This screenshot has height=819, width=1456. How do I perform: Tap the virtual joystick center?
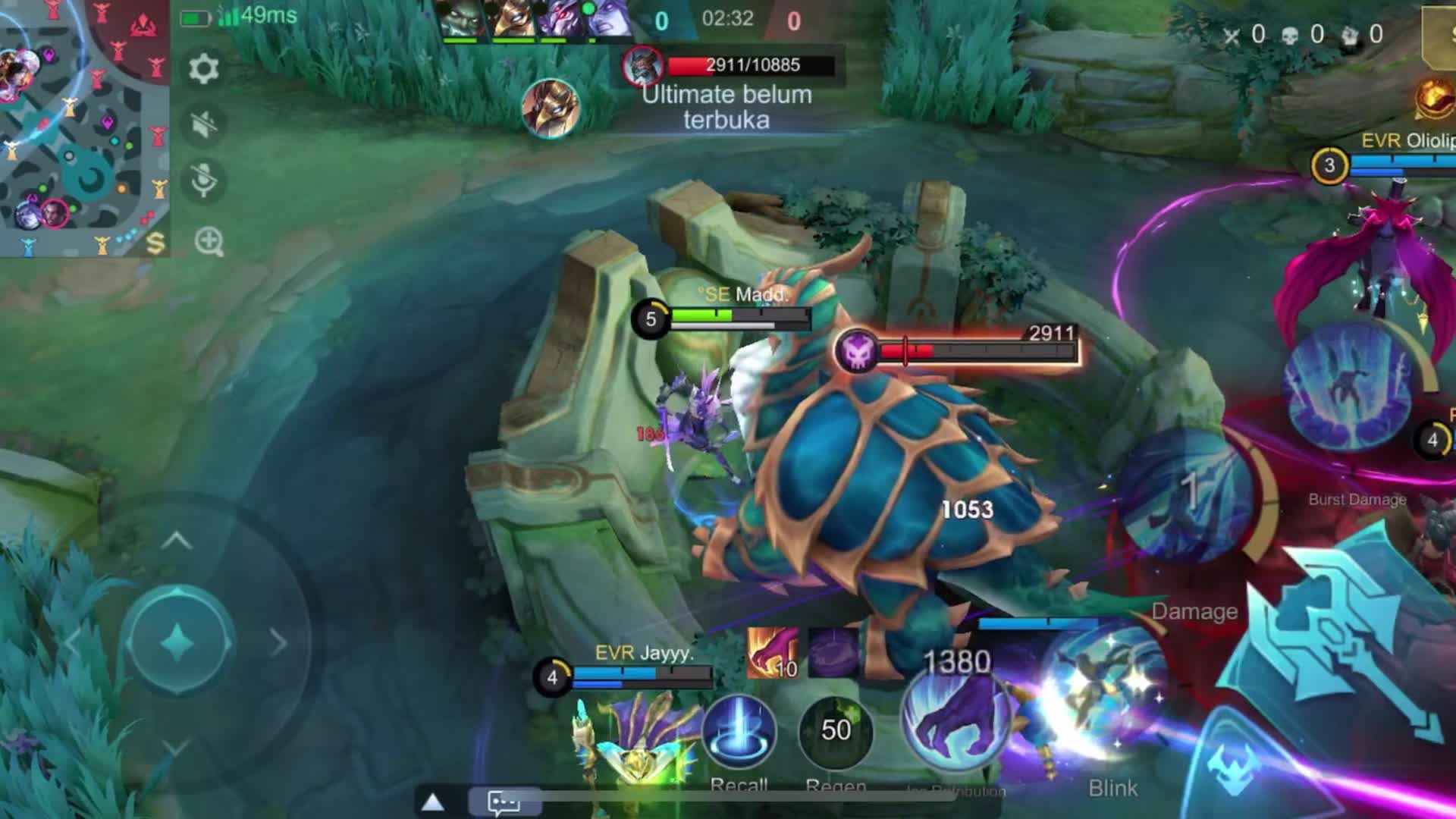click(x=179, y=642)
